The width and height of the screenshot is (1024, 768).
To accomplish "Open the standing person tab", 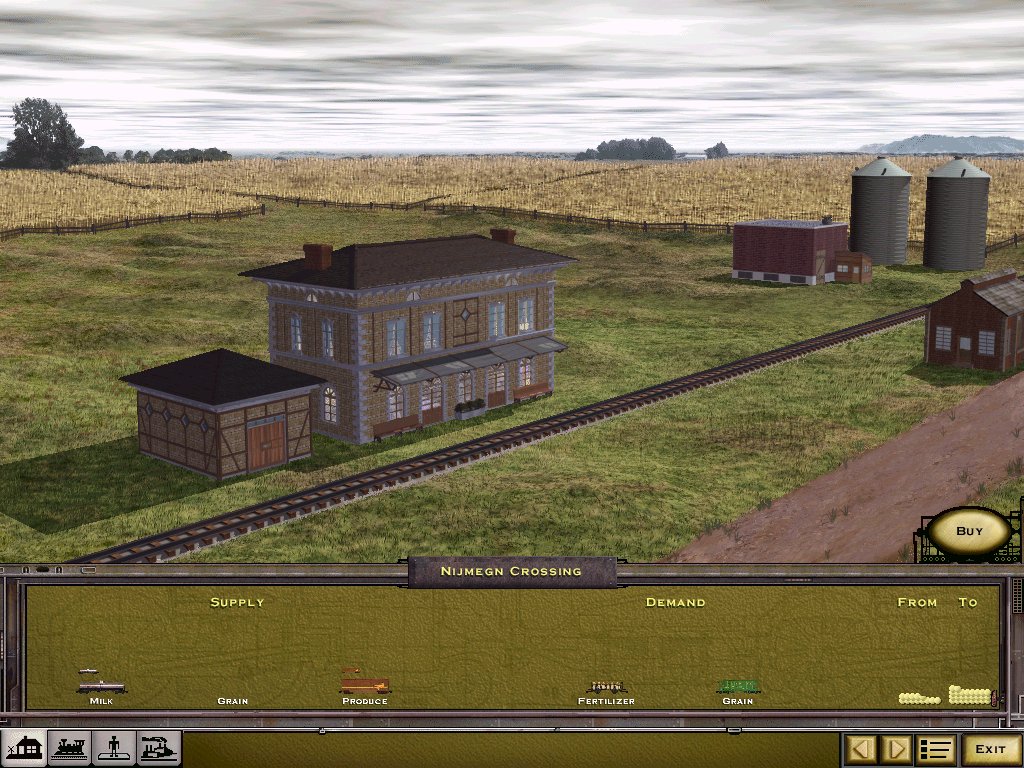I will pyautogui.click(x=114, y=748).
